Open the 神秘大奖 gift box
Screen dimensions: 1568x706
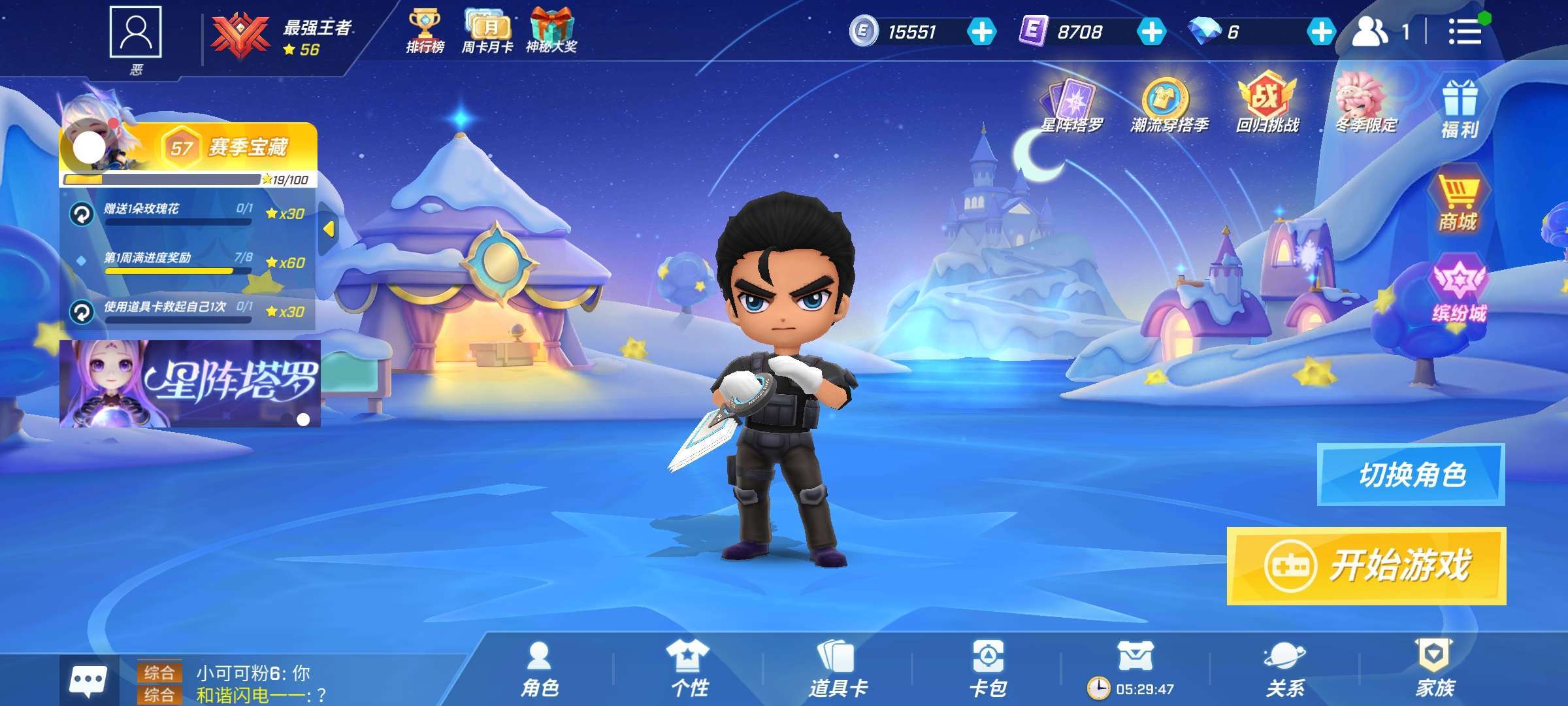pyautogui.click(x=551, y=31)
